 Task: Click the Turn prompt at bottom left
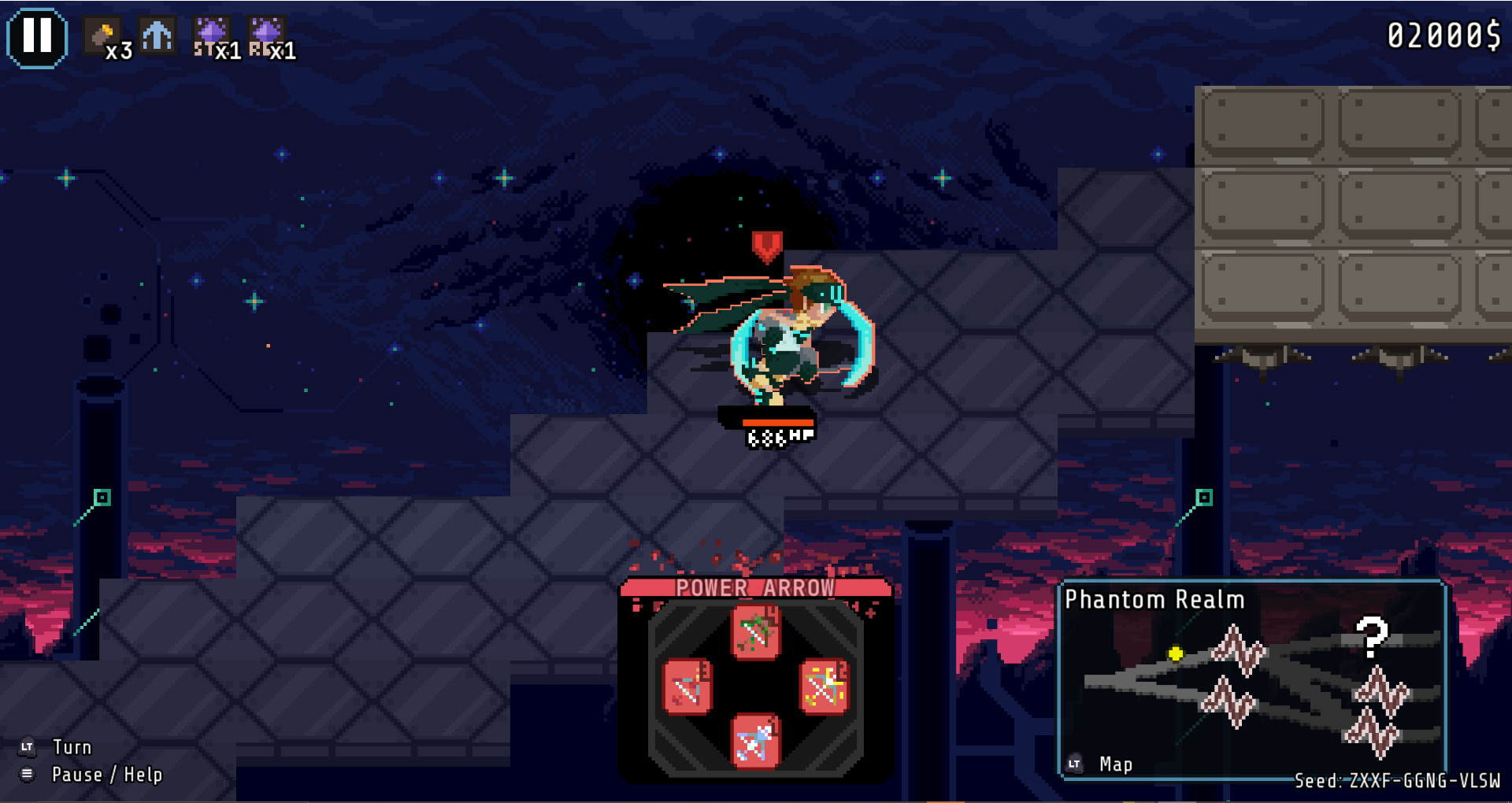click(71, 746)
